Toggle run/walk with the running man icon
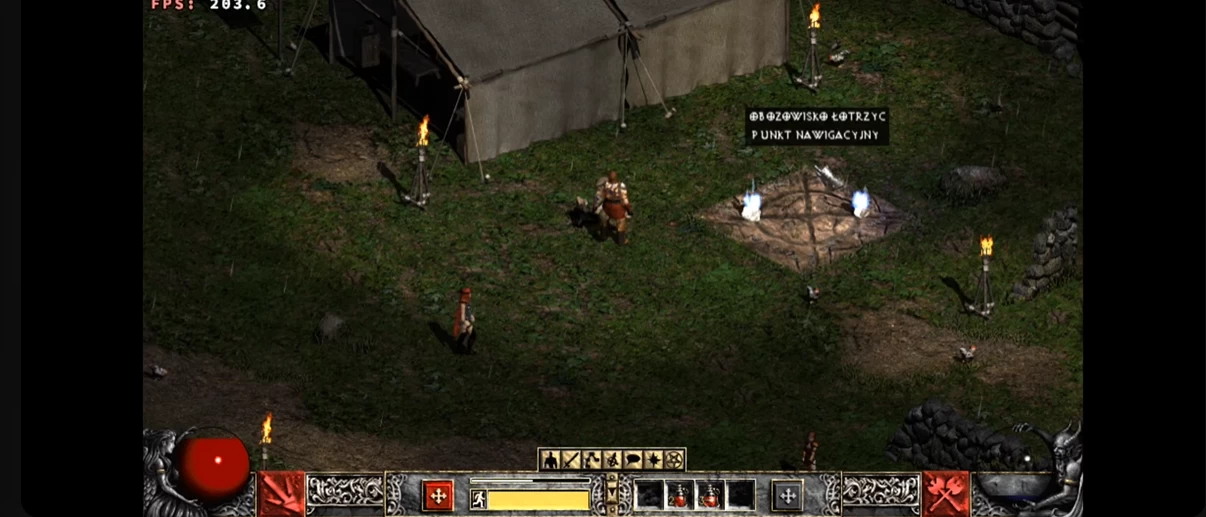 479,499
